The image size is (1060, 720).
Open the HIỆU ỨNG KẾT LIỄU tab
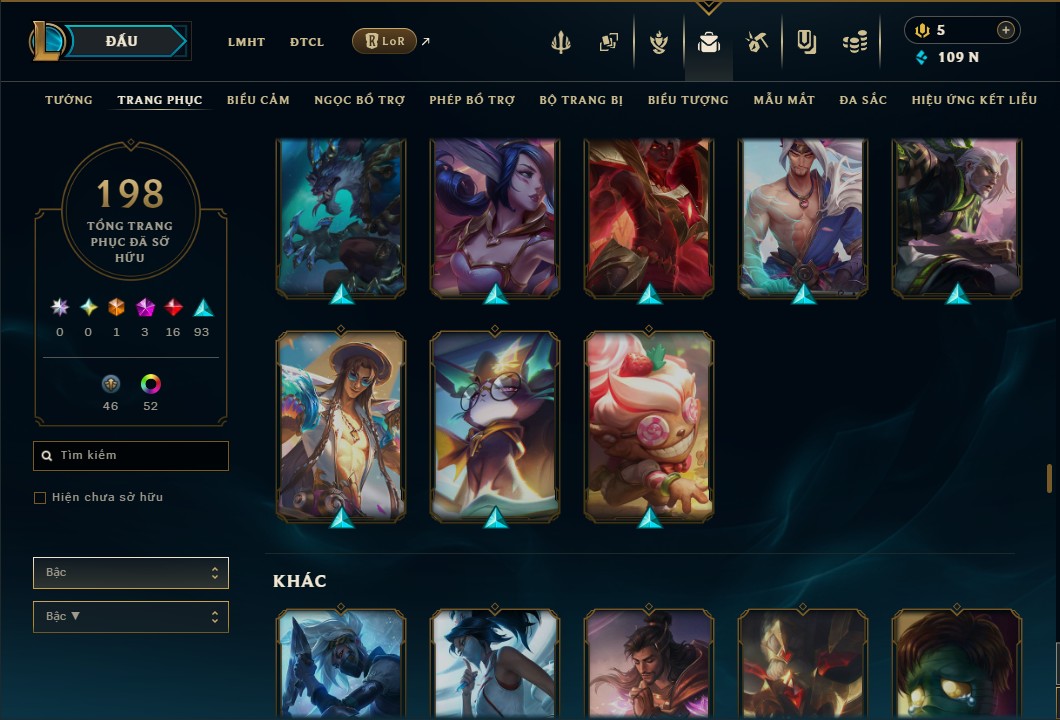pyautogui.click(x=974, y=100)
